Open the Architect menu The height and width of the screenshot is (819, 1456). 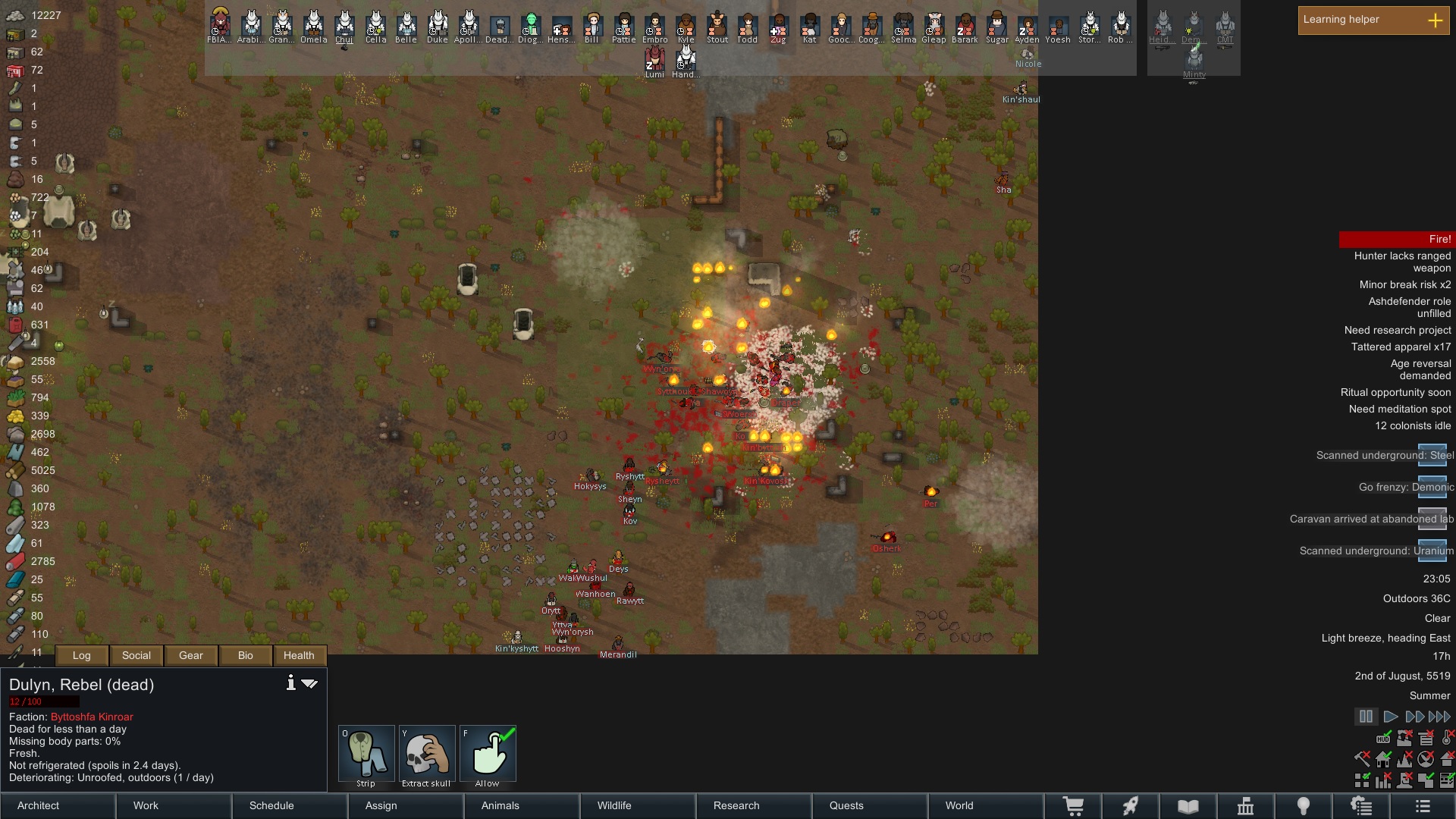point(58,805)
